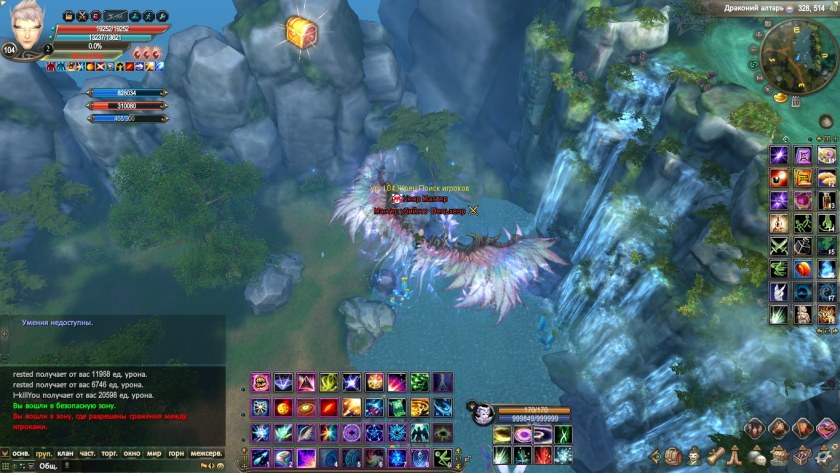
Task: Activate the purple vortex pet skill
Action: click(524, 435)
